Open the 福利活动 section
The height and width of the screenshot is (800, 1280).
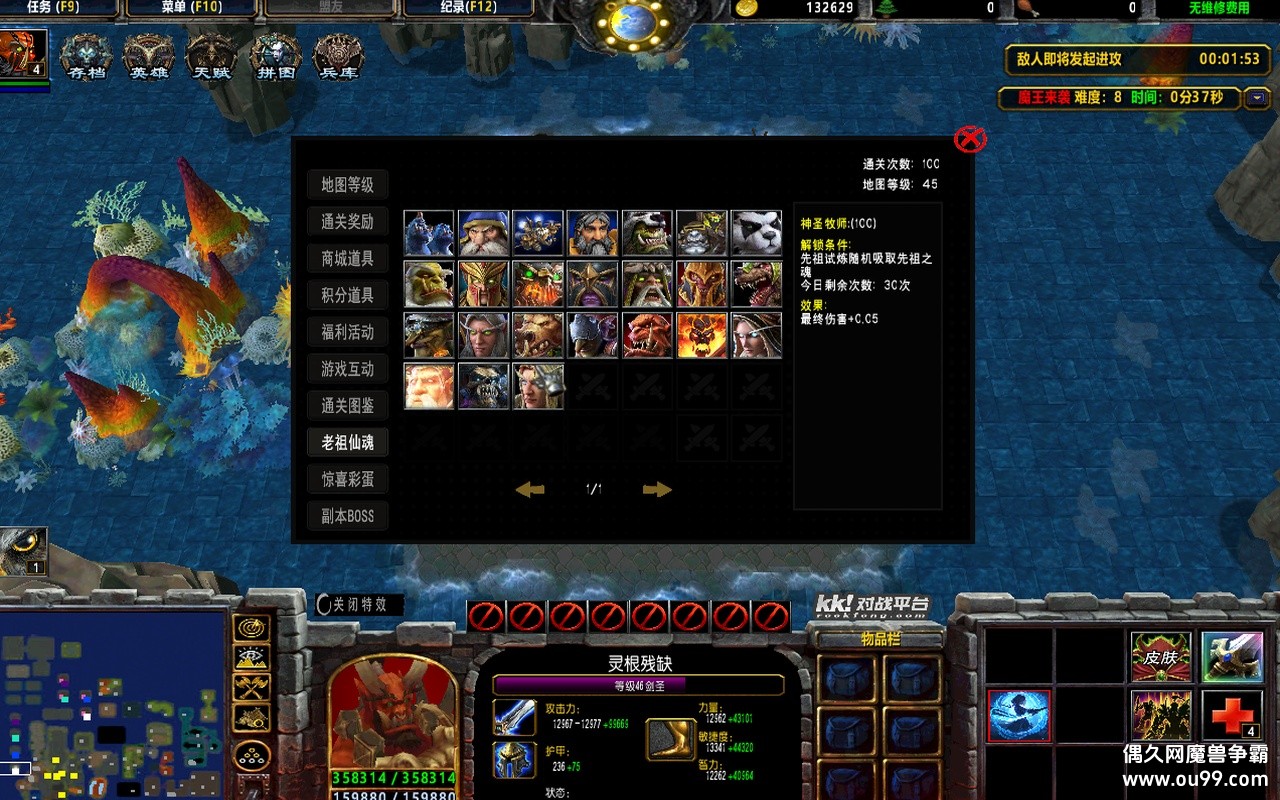pyautogui.click(x=347, y=332)
